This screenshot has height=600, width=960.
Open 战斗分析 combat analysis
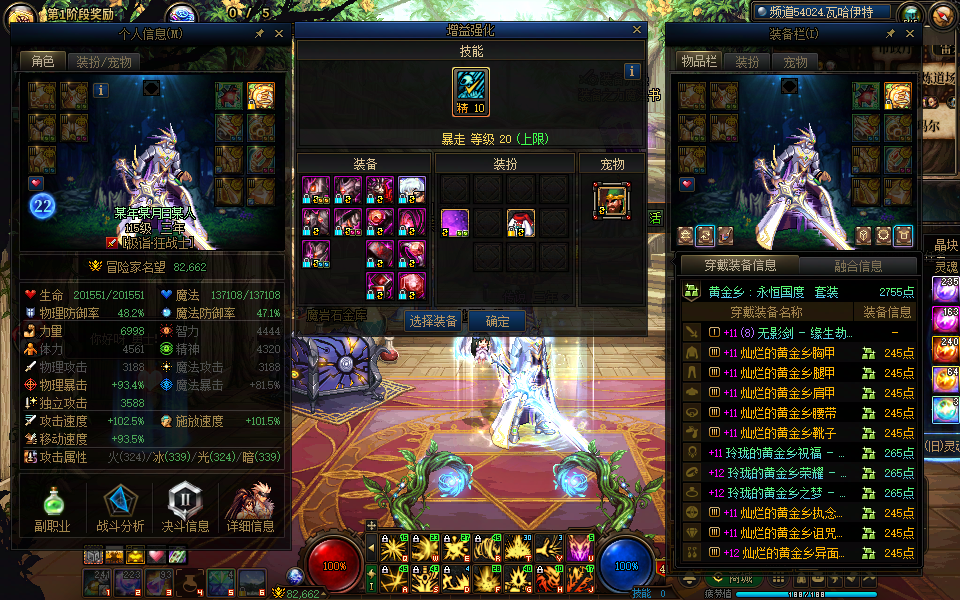[120, 507]
